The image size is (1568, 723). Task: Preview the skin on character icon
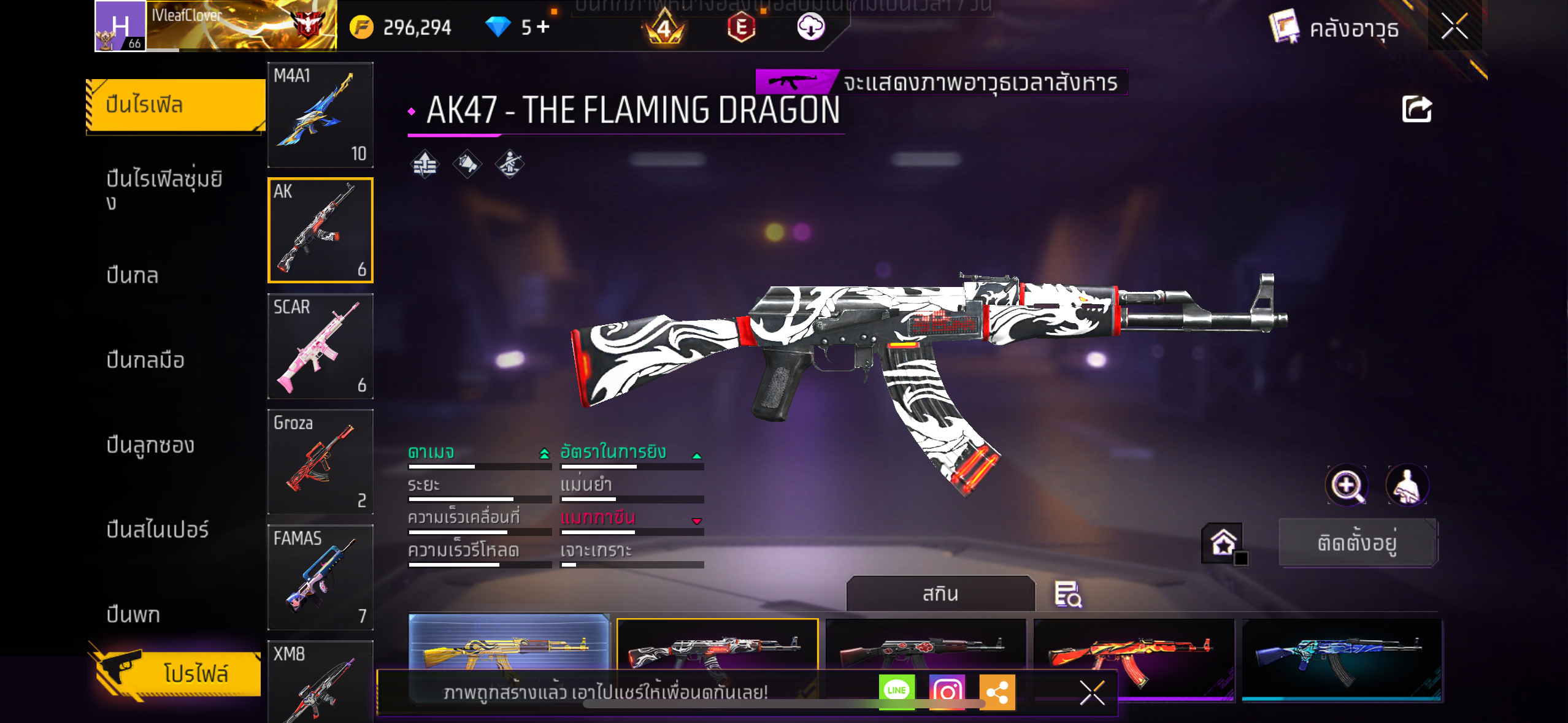tap(1407, 486)
